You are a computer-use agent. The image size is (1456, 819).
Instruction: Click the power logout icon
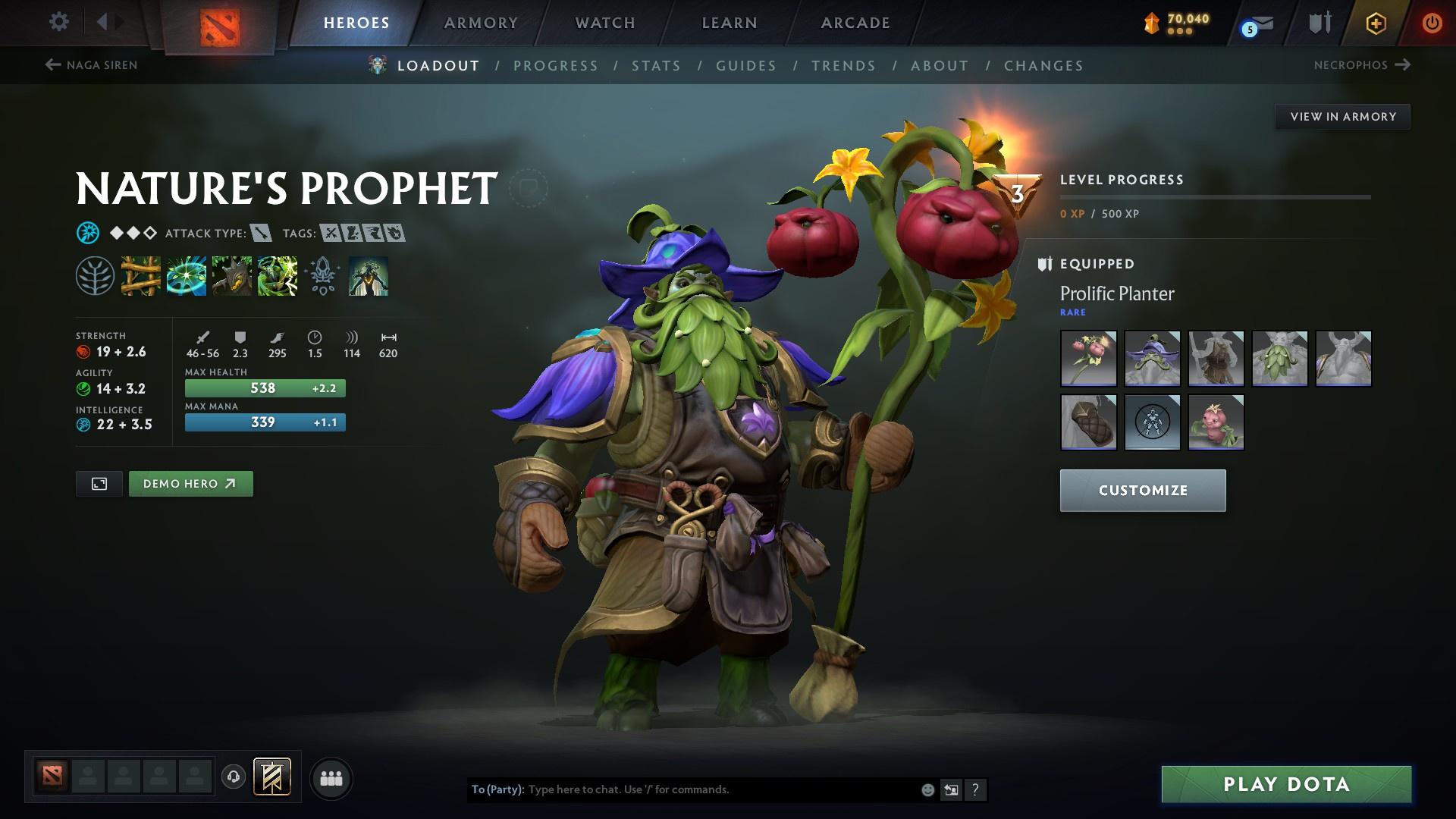pyautogui.click(x=1432, y=22)
